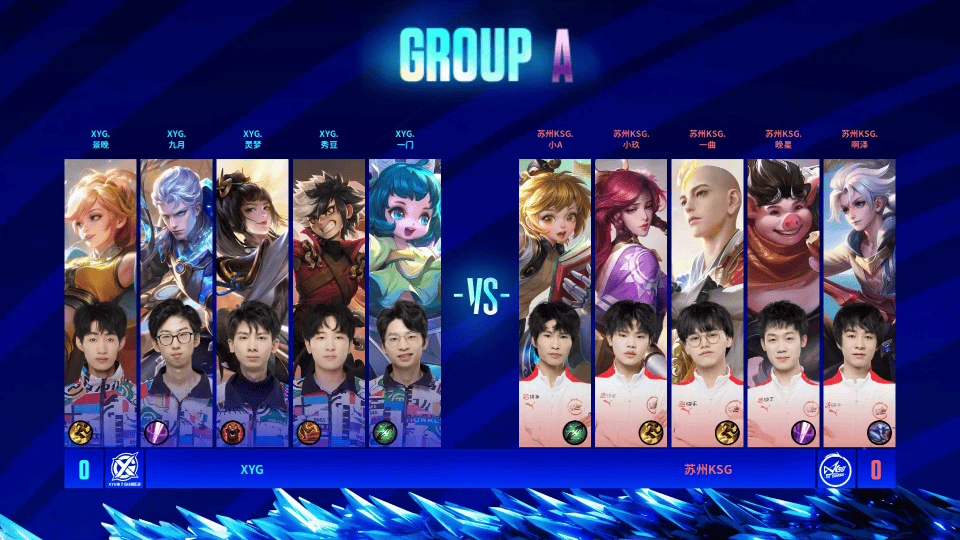960x540 pixels.
Task: Click the role icon on 灵梦's card
Action: [233, 432]
